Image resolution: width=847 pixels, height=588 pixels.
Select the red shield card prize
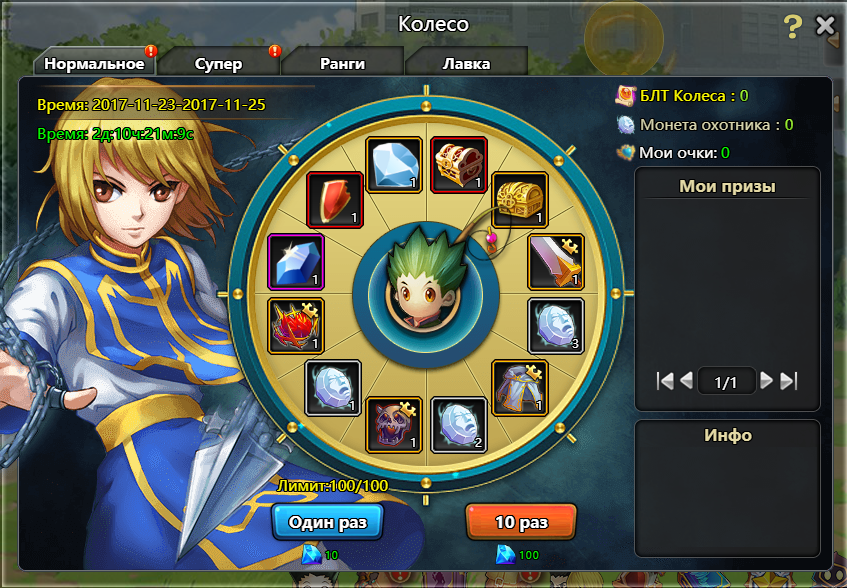point(334,199)
